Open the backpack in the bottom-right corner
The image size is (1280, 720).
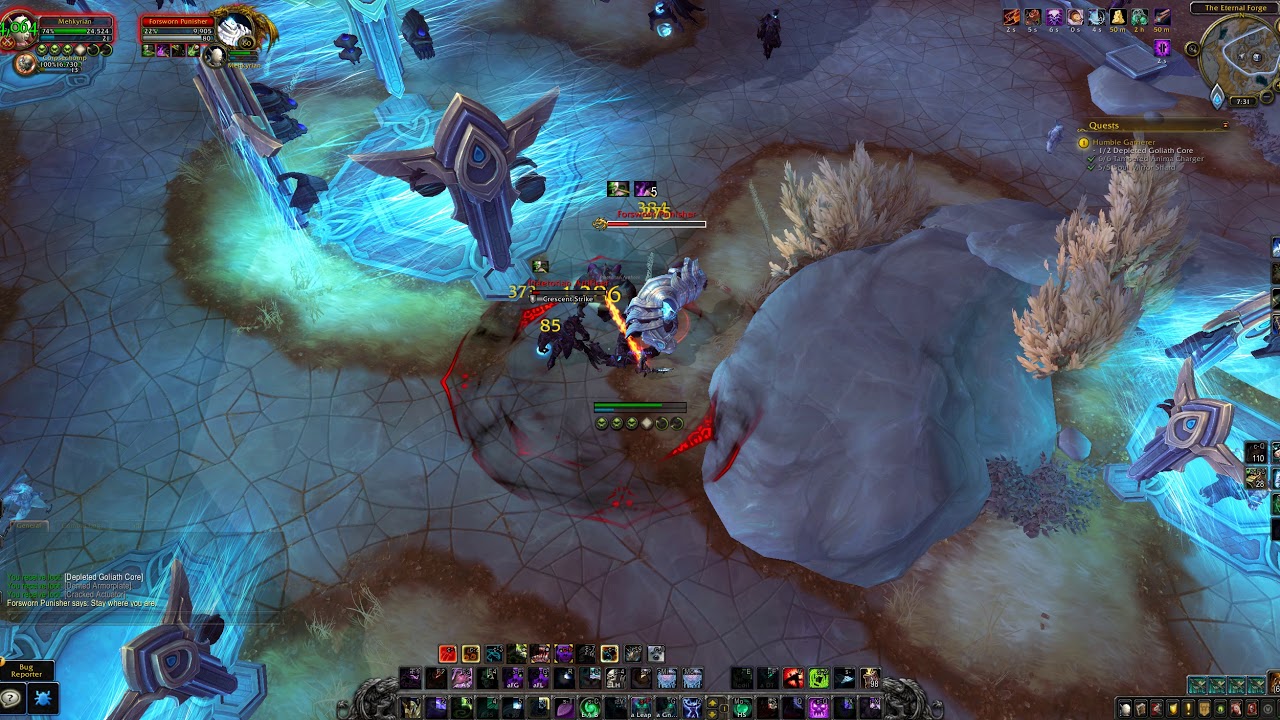click(1273, 683)
